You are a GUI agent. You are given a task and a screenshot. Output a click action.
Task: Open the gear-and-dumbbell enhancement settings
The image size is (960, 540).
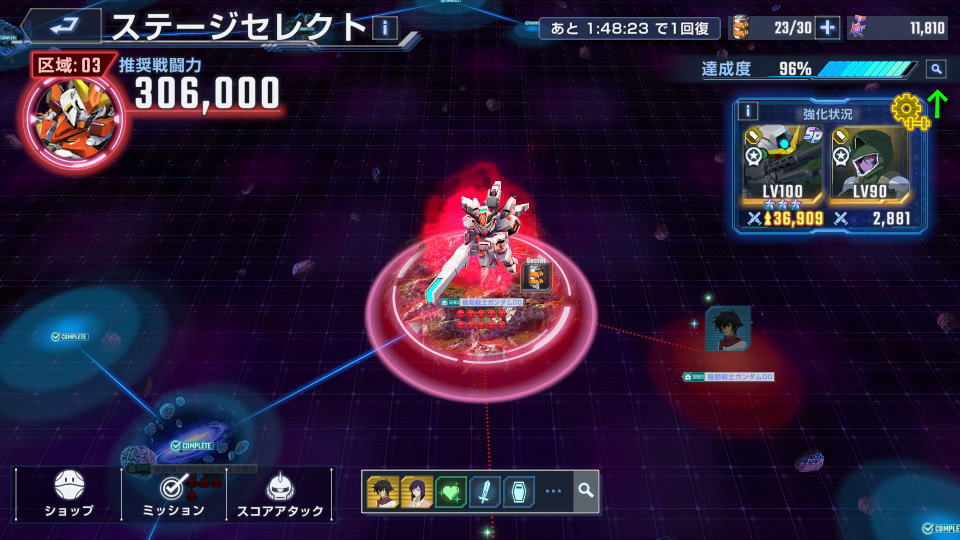pos(908,108)
